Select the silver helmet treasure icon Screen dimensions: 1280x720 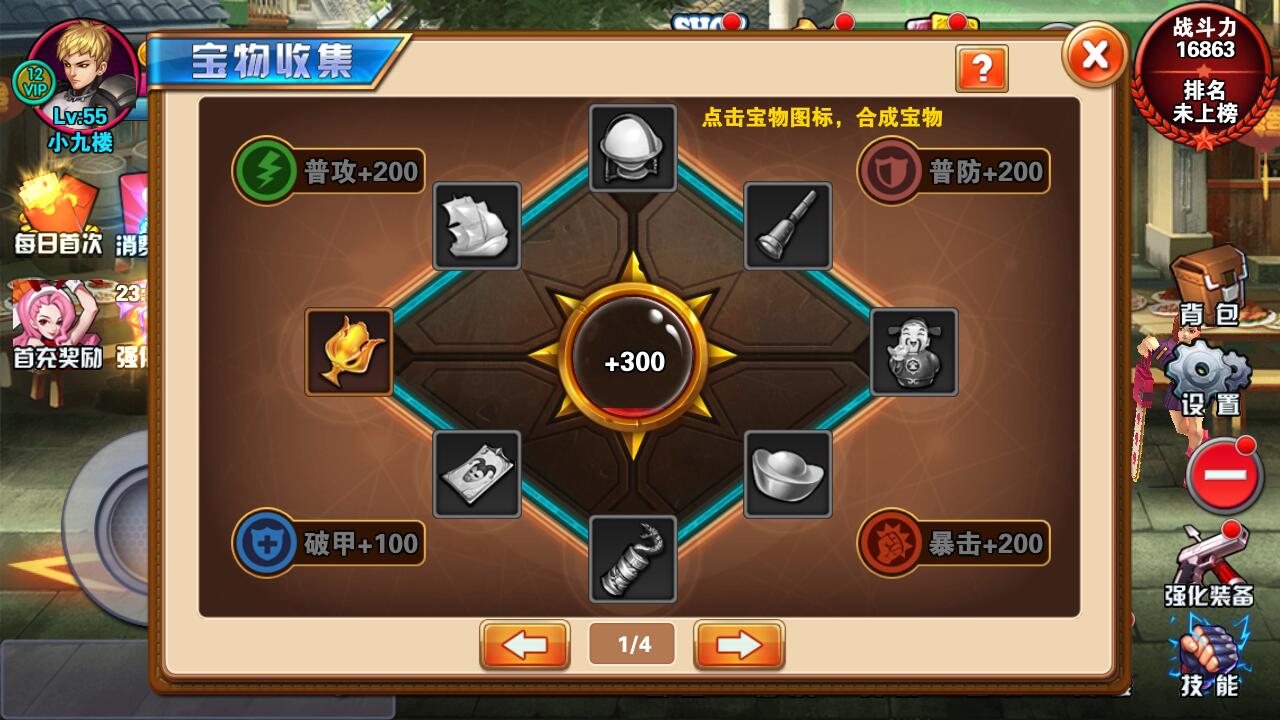[630, 146]
